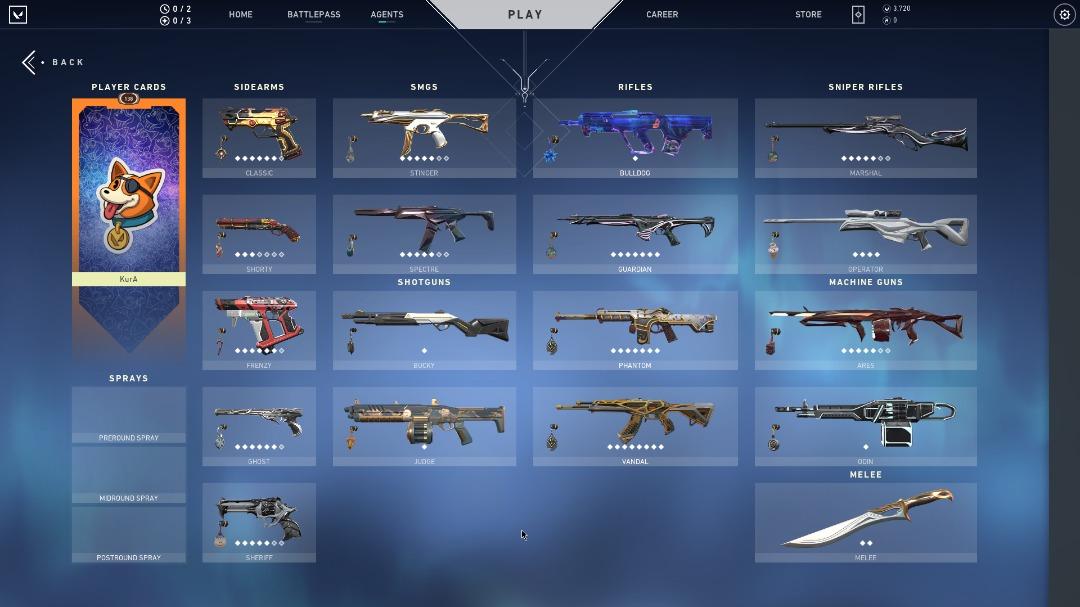Select the Postround Spray slot
Viewport: 1080px width, 607px height.
pos(129,534)
